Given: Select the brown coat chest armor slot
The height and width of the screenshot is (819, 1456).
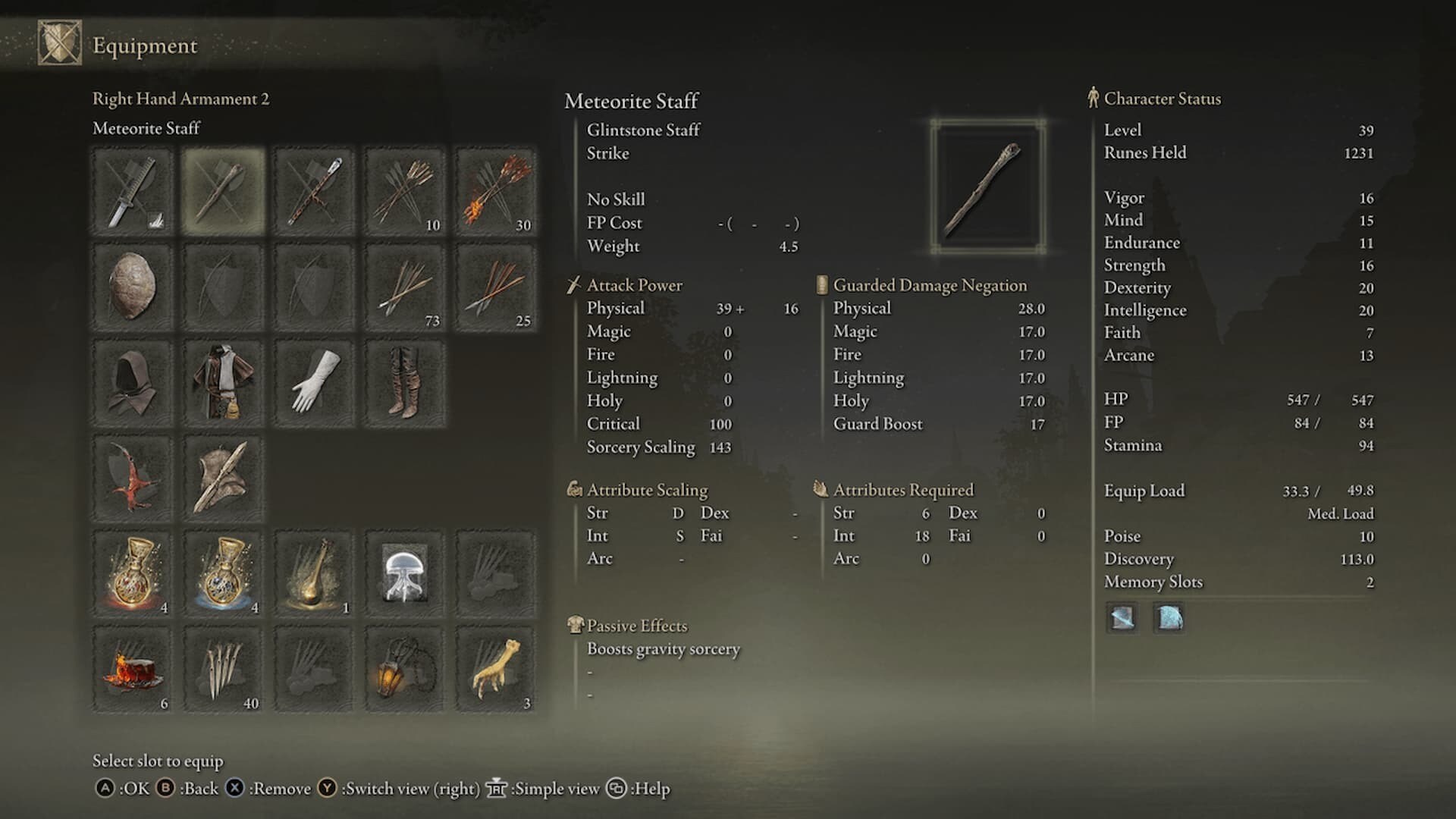Looking at the screenshot, I should pyautogui.click(x=223, y=383).
